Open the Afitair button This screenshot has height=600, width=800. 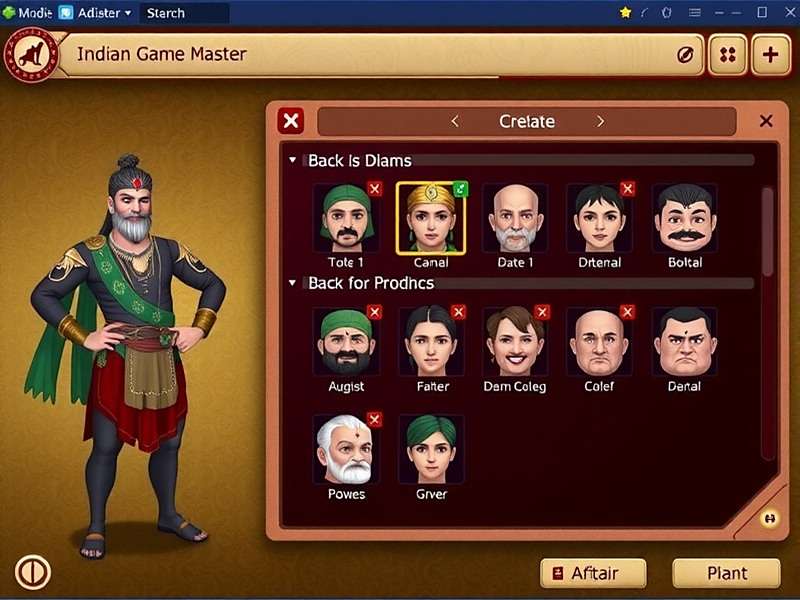click(593, 573)
